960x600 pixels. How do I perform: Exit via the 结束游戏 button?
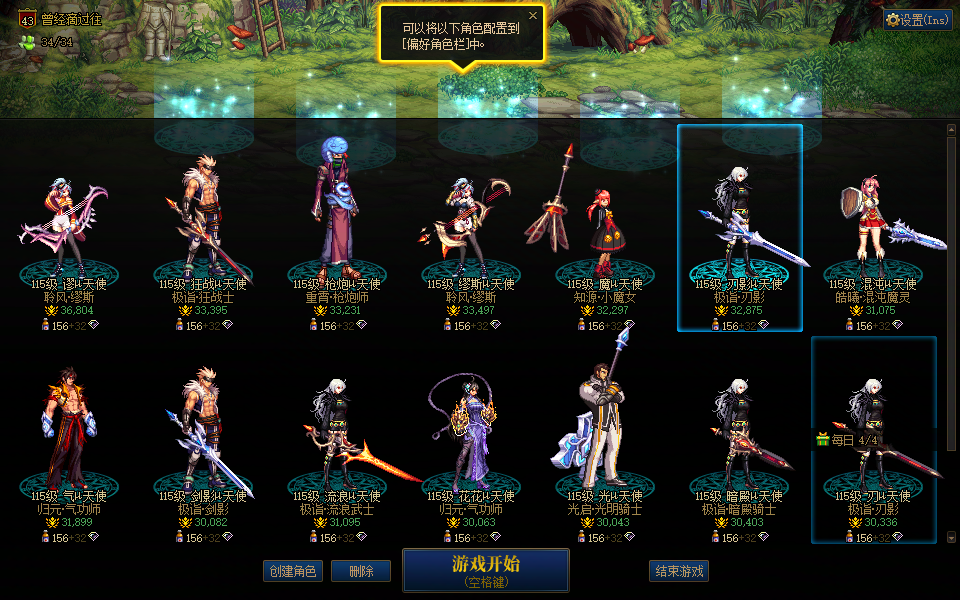point(679,571)
